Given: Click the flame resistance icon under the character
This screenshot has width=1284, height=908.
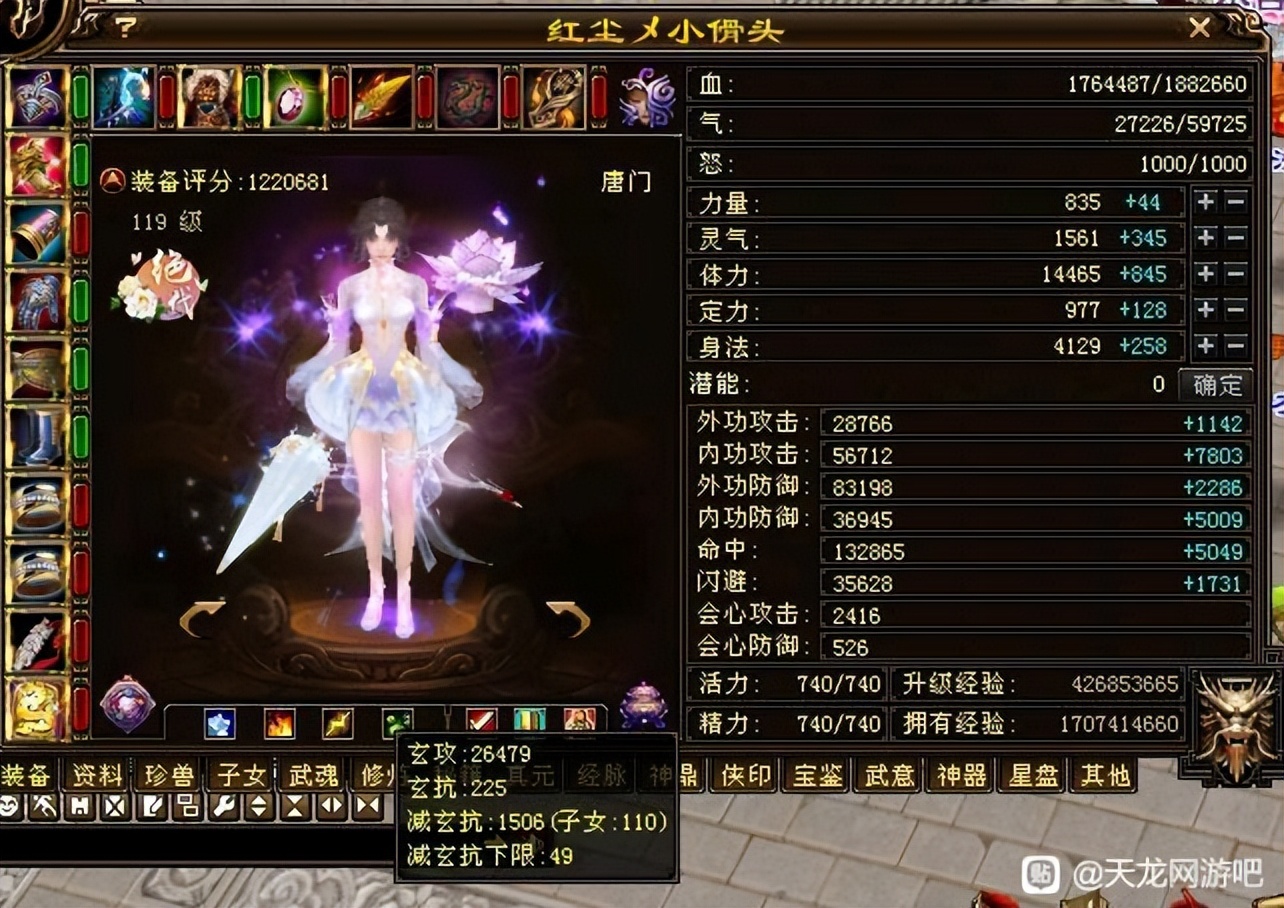Looking at the screenshot, I should coord(280,722).
